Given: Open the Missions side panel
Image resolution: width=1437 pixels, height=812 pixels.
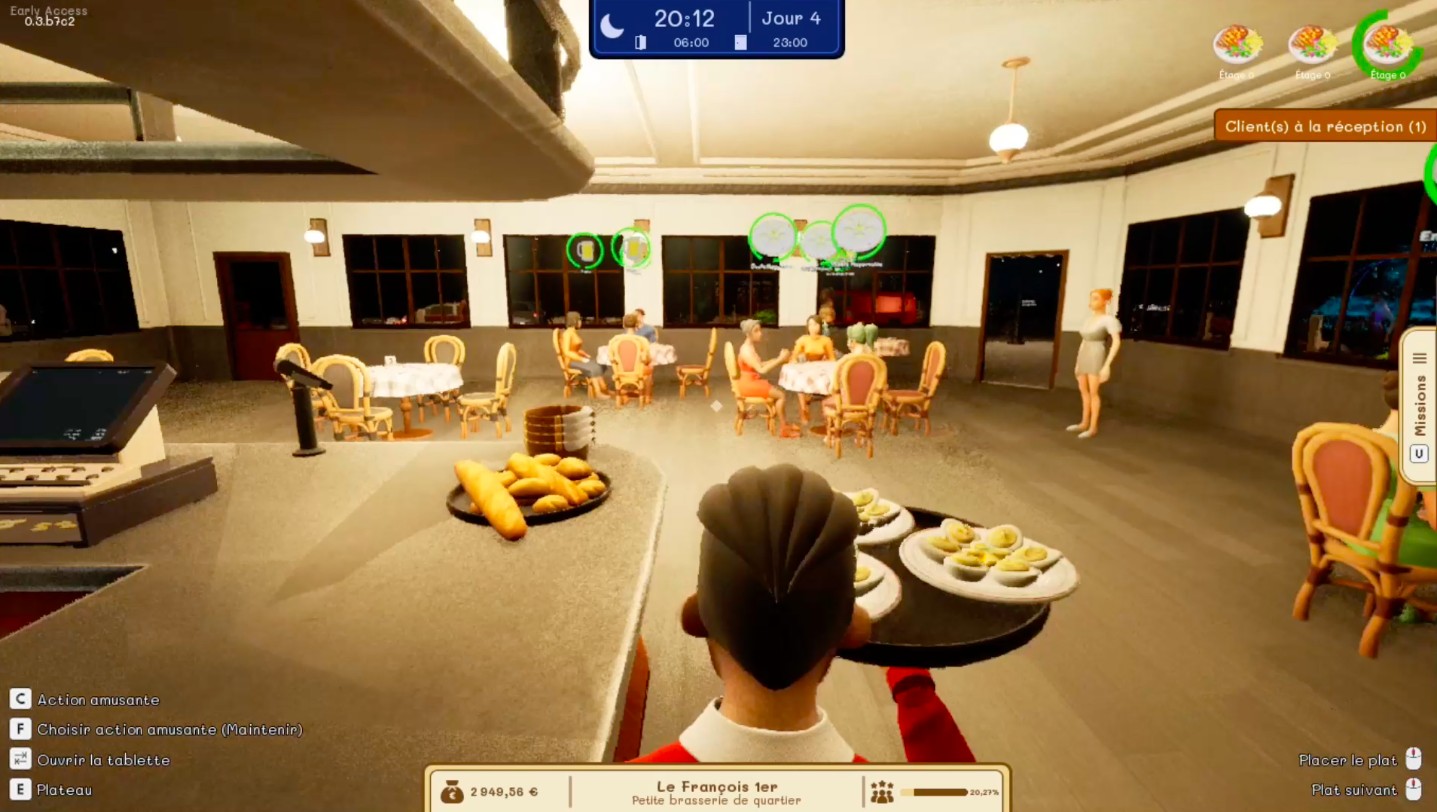Looking at the screenshot, I should (x=1419, y=405).
